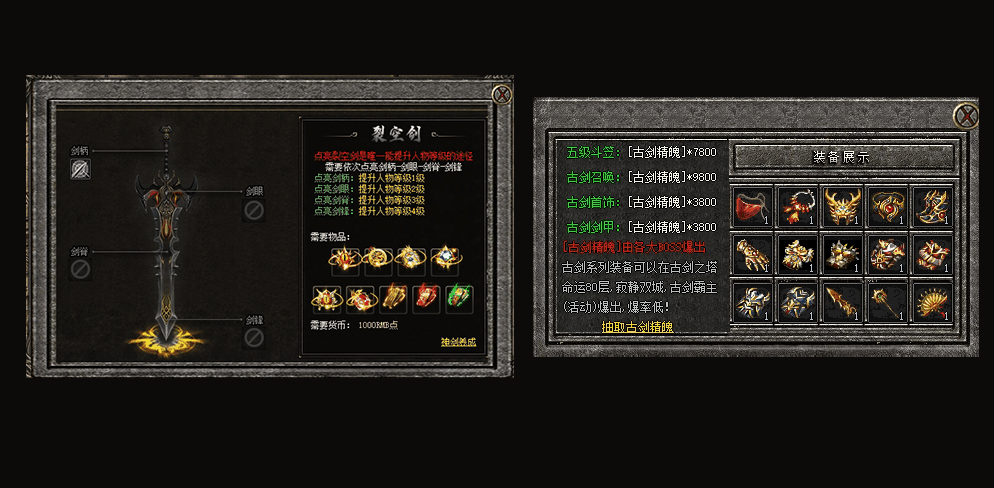Select the red face mask item
This screenshot has height=488, width=994.
tap(751, 207)
